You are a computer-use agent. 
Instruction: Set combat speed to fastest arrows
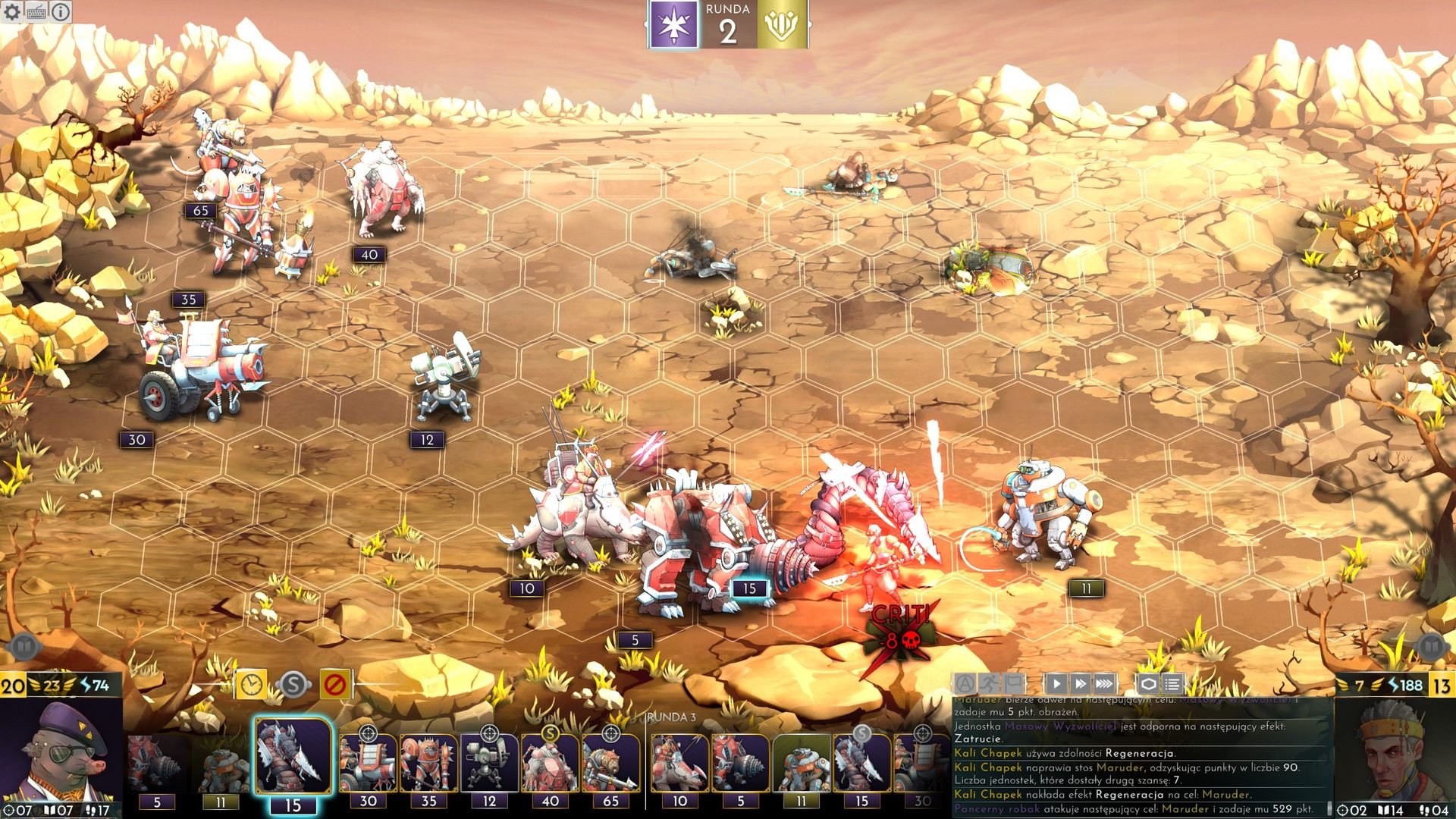[x=1105, y=684]
